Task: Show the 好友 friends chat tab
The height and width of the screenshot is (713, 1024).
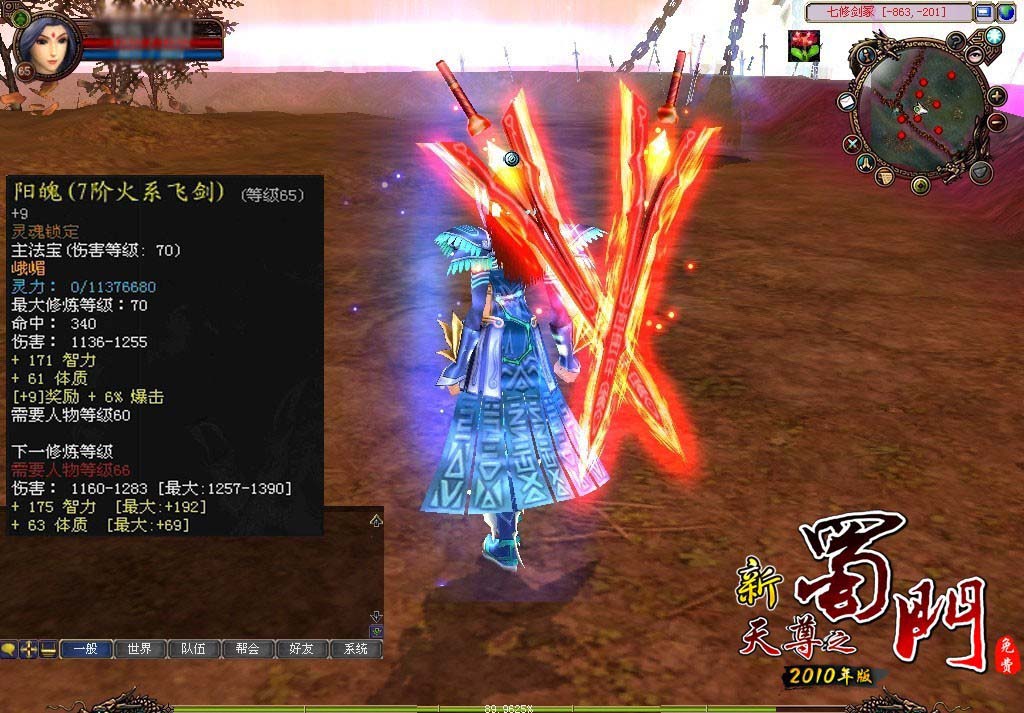Action: coord(302,649)
